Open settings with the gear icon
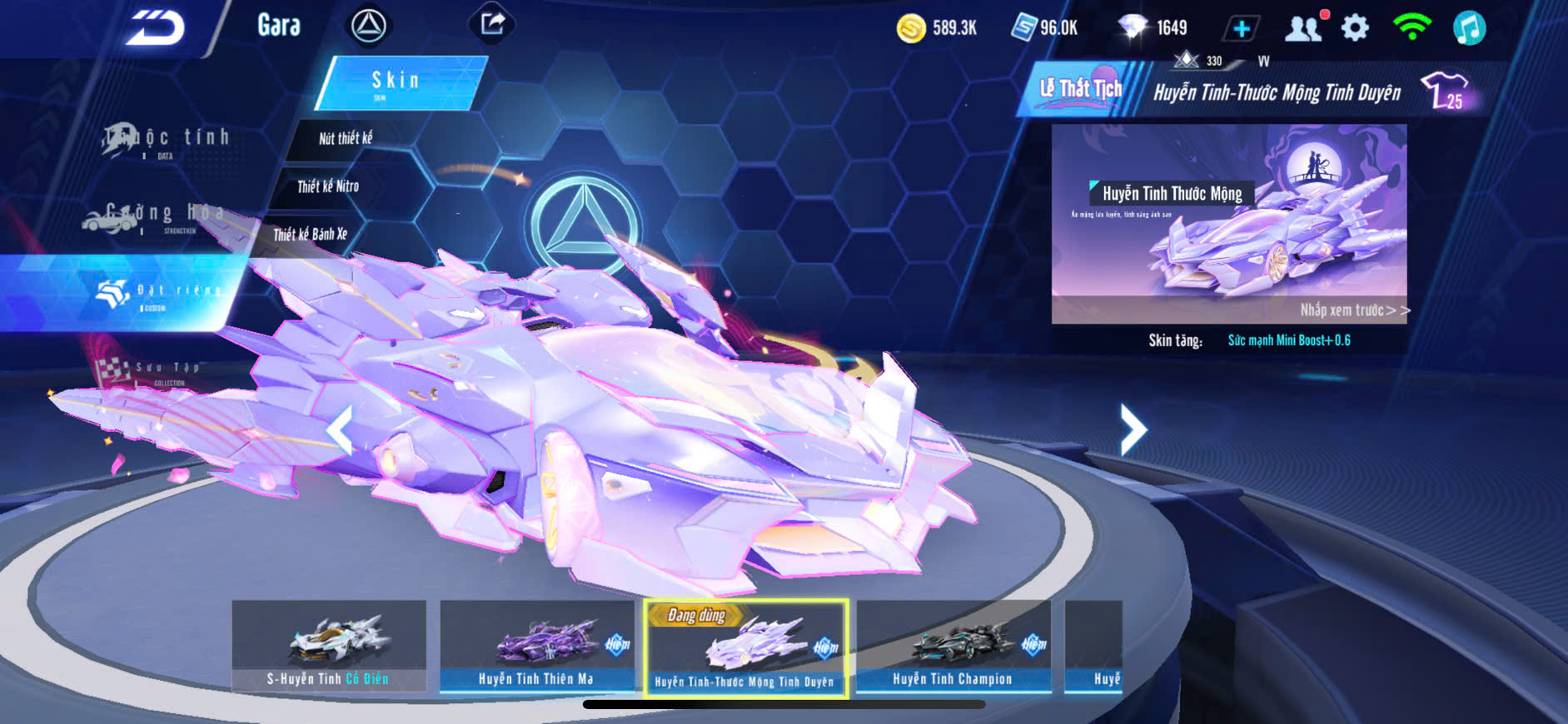This screenshot has height=724, width=1568. point(1355,28)
